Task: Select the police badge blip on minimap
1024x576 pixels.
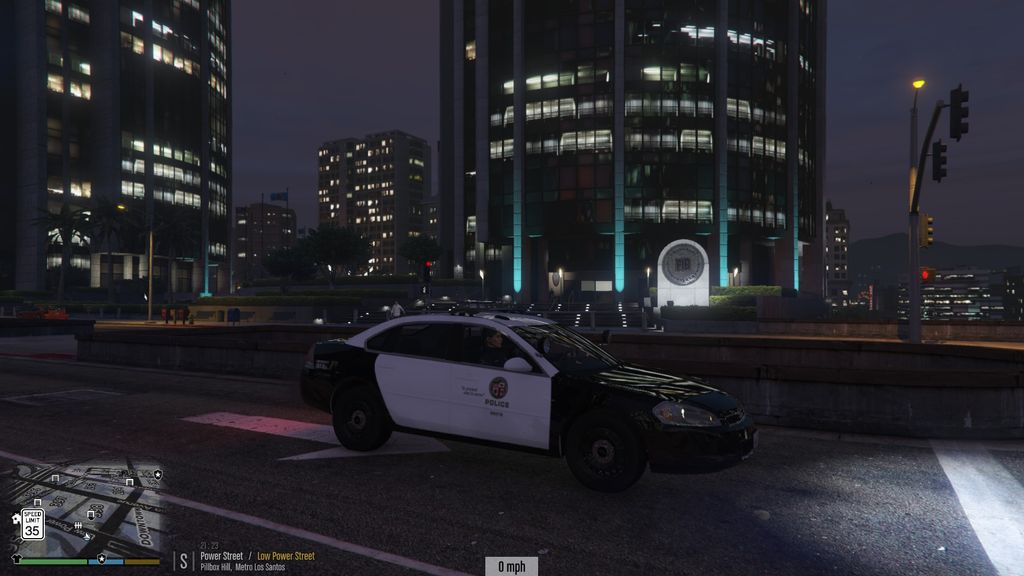Action: [x=158, y=473]
